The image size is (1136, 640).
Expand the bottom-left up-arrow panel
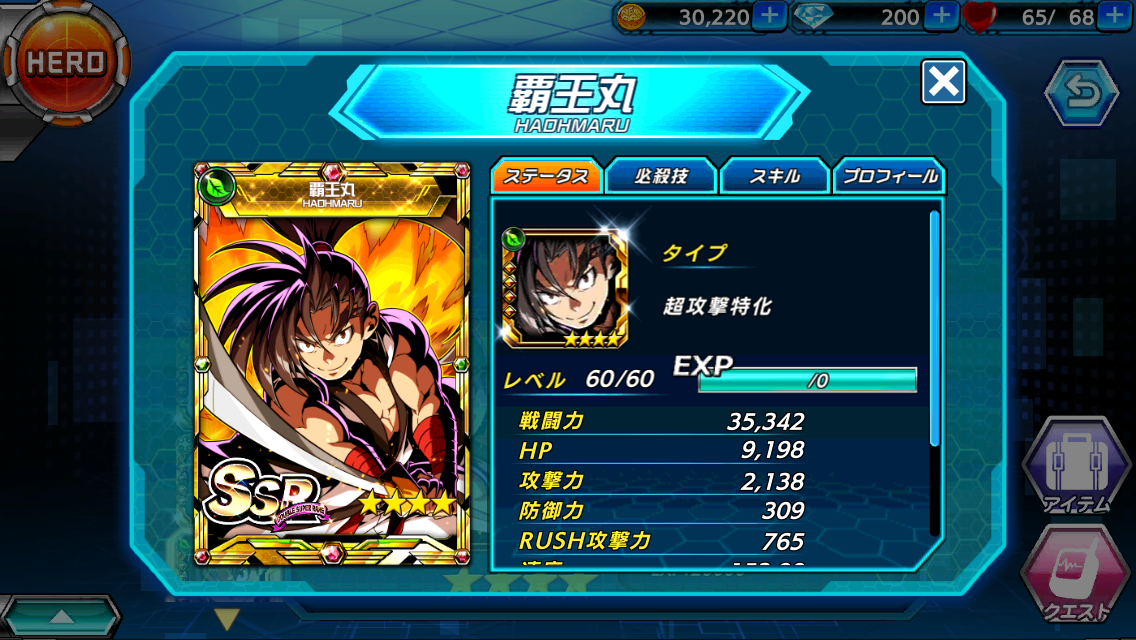[60, 616]
